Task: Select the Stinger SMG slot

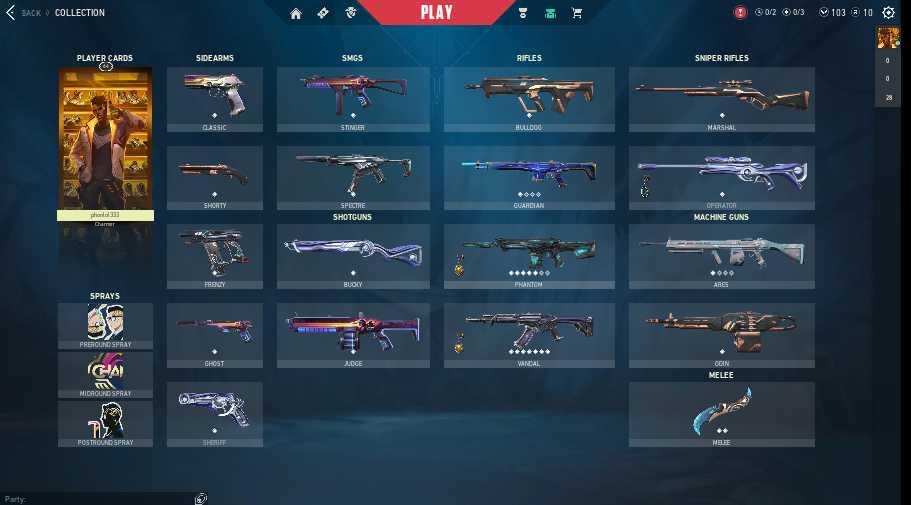Action: pyautogui.click(x=353, y=99)
